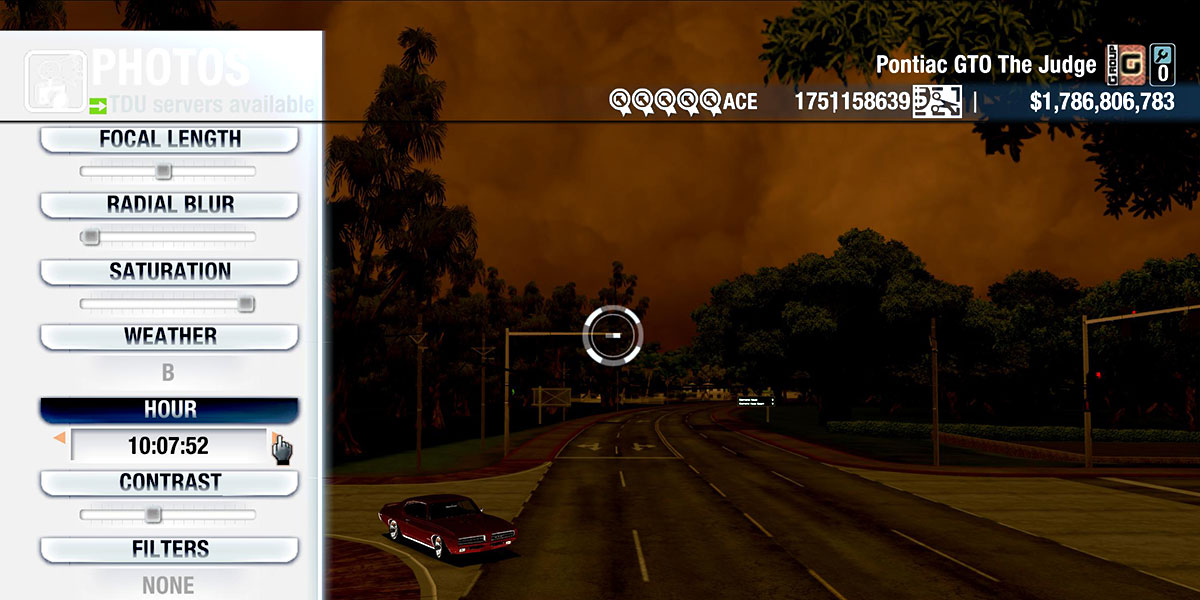Click the Saturation slider knob

pos(246,304)
